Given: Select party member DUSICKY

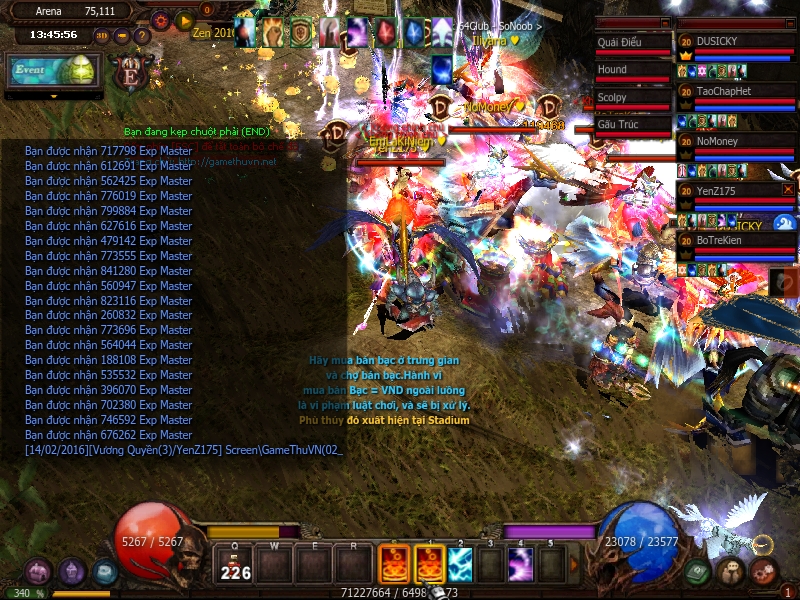Looking at the screenshot, I should (735, 41).
